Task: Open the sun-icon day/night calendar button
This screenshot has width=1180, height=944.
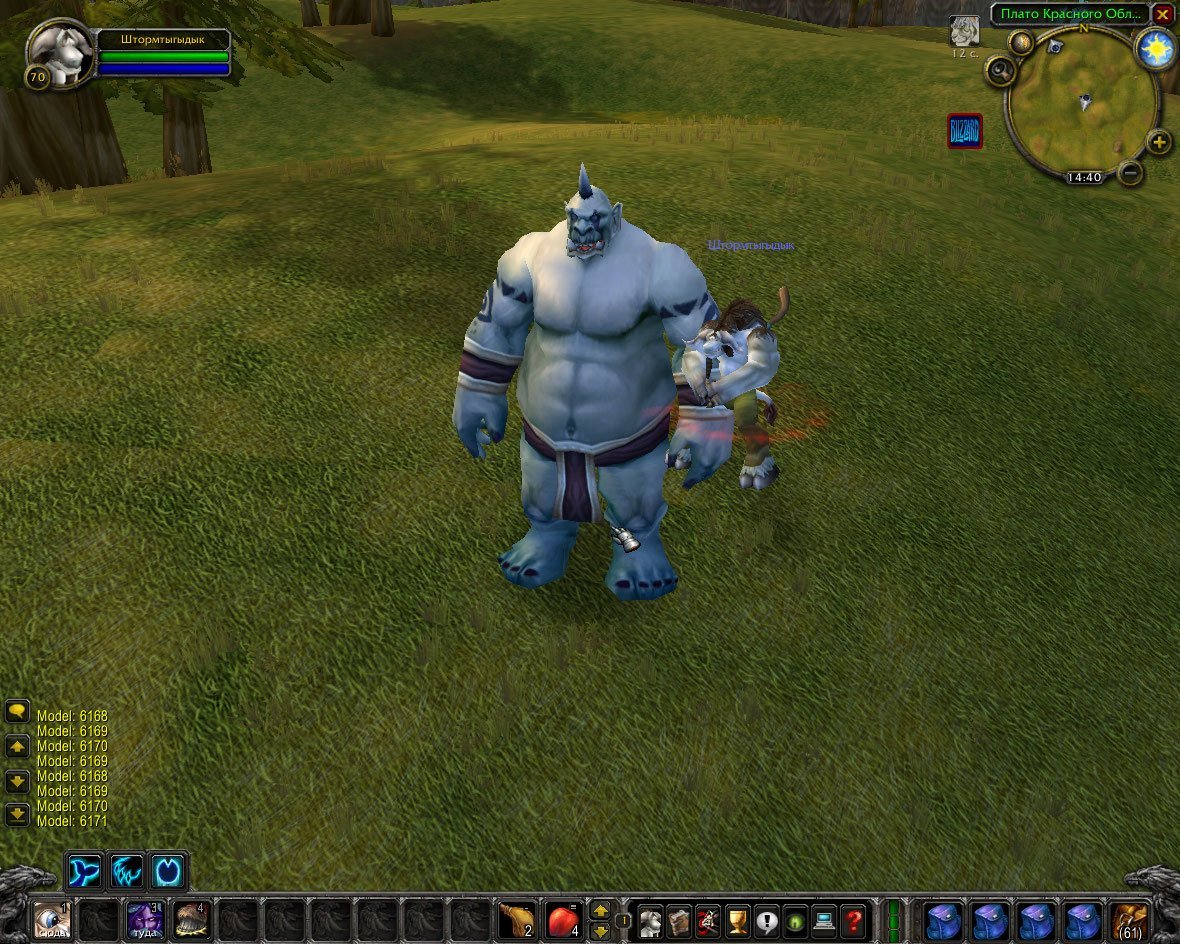Action: pyautogui.click(x=1157, y=48)
